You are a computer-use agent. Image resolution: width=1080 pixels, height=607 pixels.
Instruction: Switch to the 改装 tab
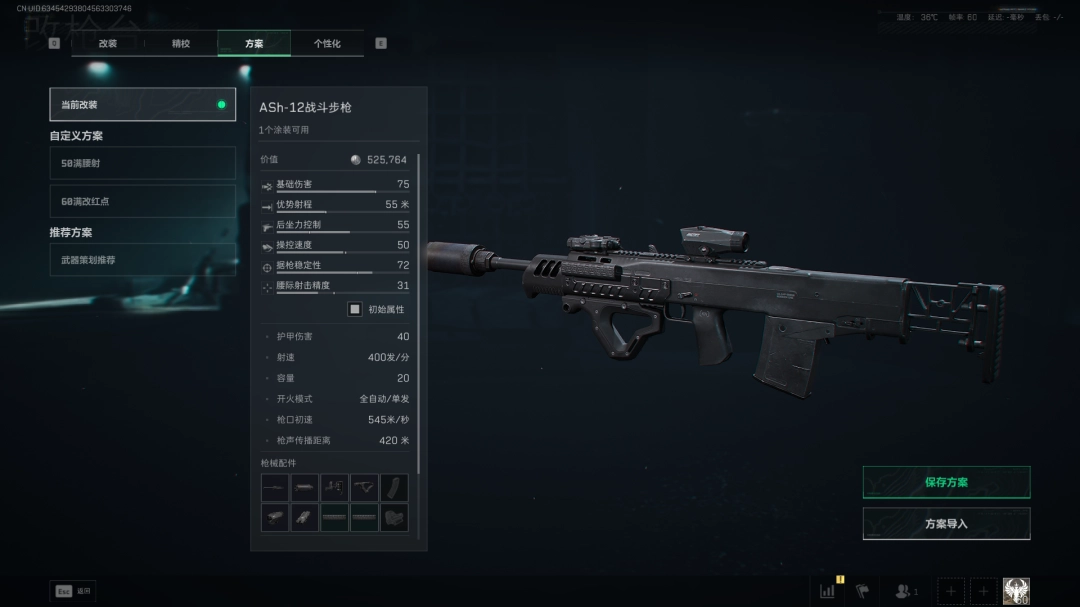[x=108, y=44]
